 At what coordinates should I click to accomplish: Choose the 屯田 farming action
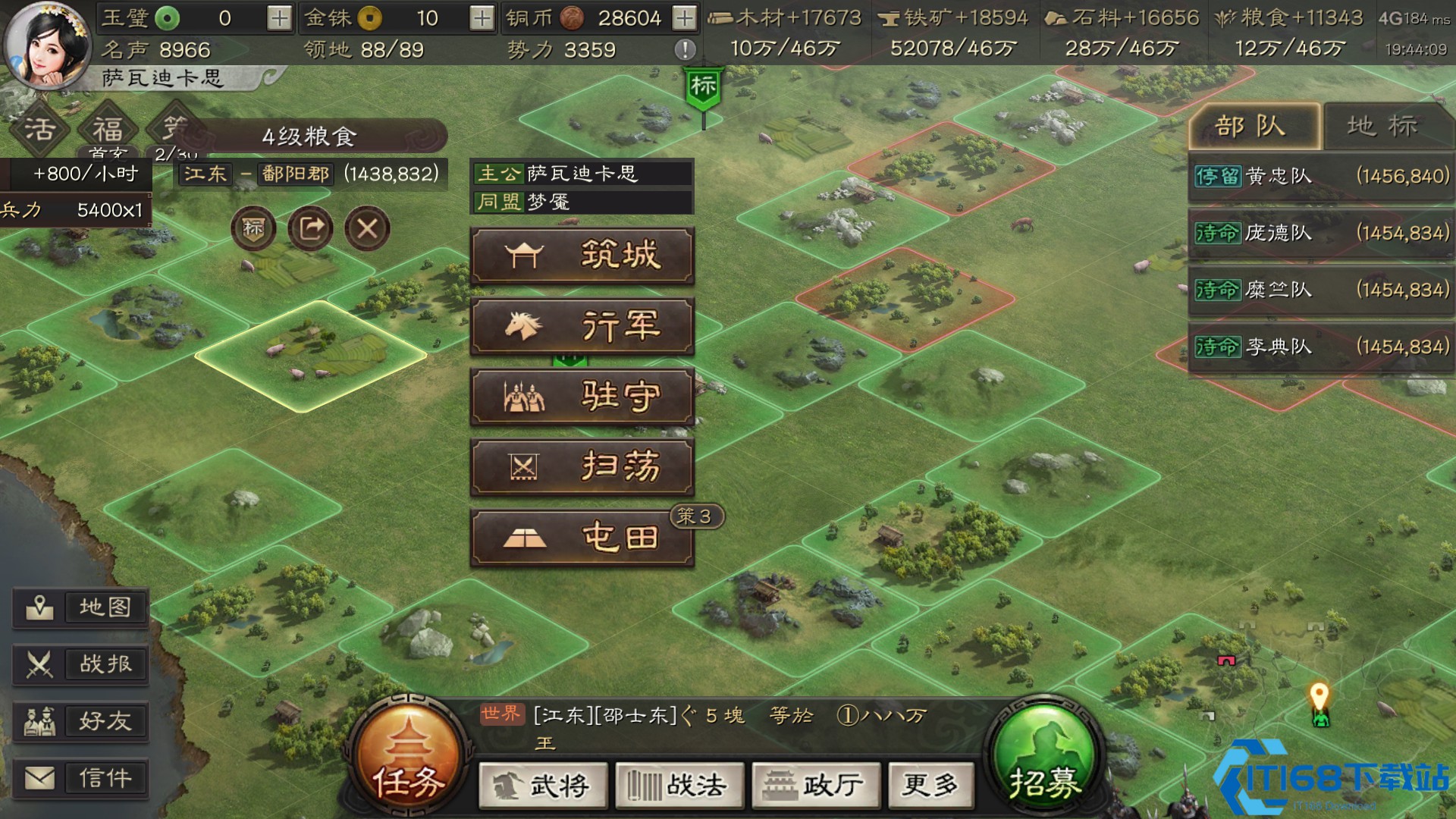[582, 538]
